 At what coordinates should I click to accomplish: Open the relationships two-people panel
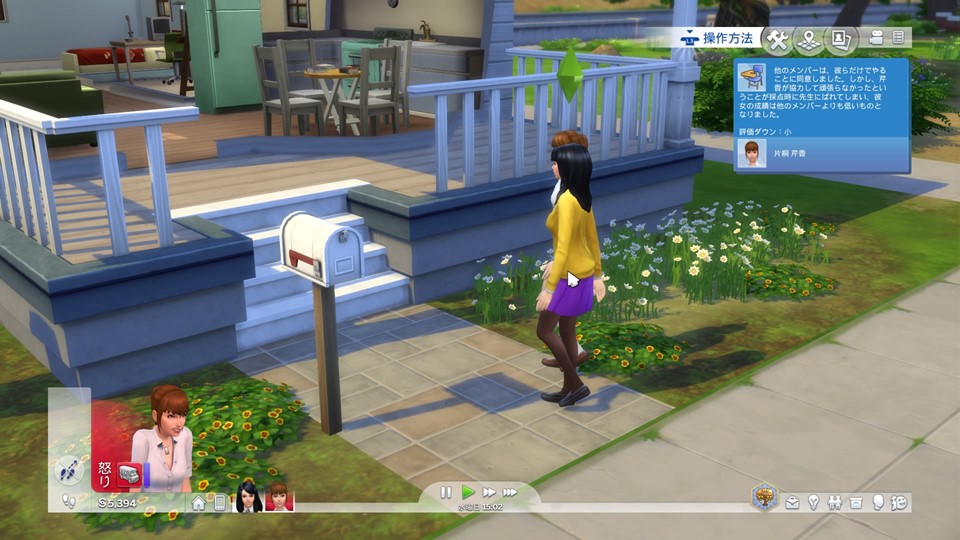[835, 502]
